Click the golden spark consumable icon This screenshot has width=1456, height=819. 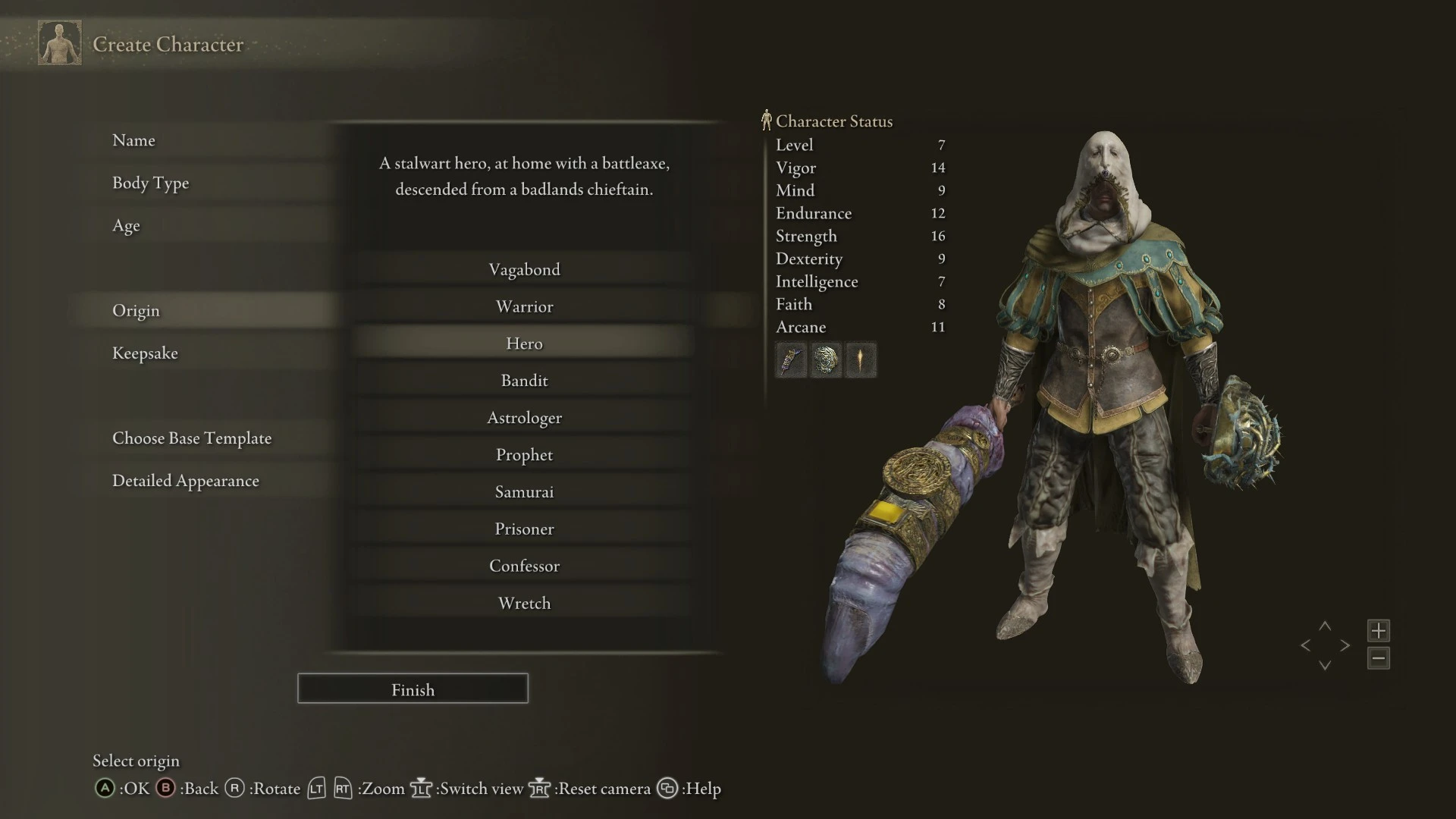[x=861, y=360]
